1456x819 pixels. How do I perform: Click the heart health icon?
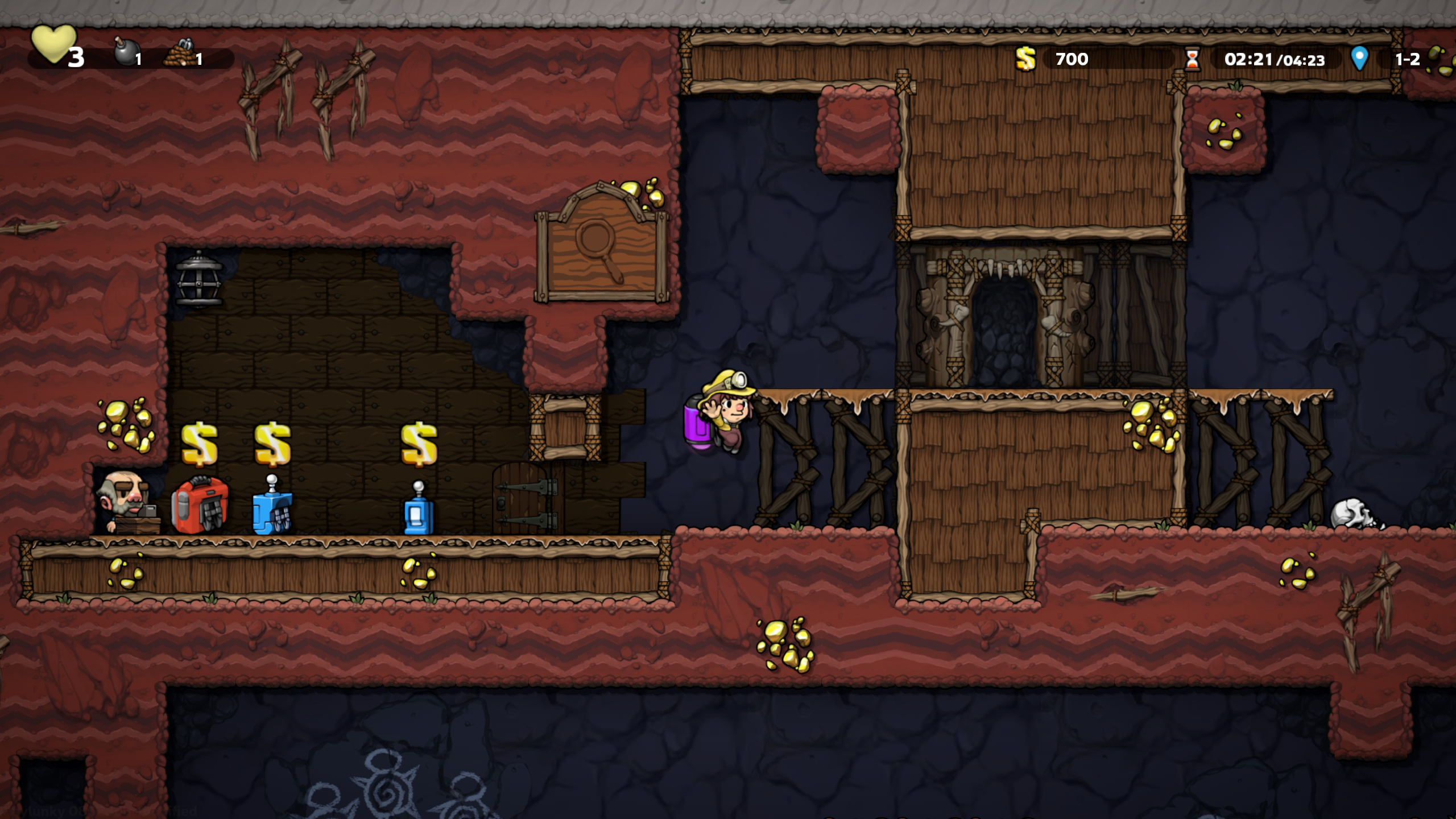click(52, 44)
